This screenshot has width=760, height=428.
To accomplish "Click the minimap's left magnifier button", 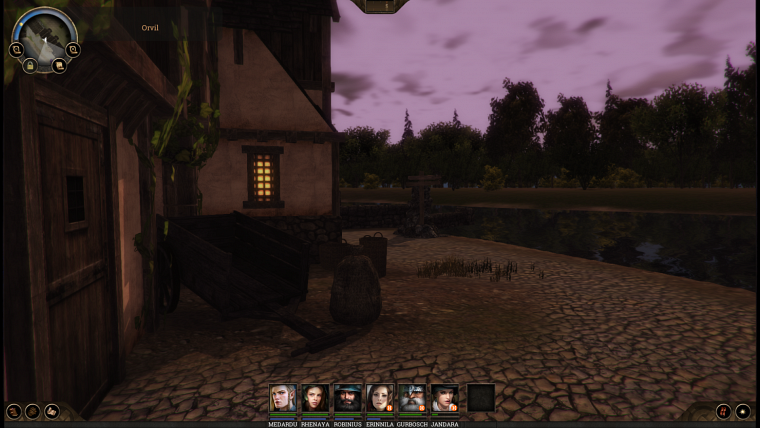I will (x=17, y=49).
